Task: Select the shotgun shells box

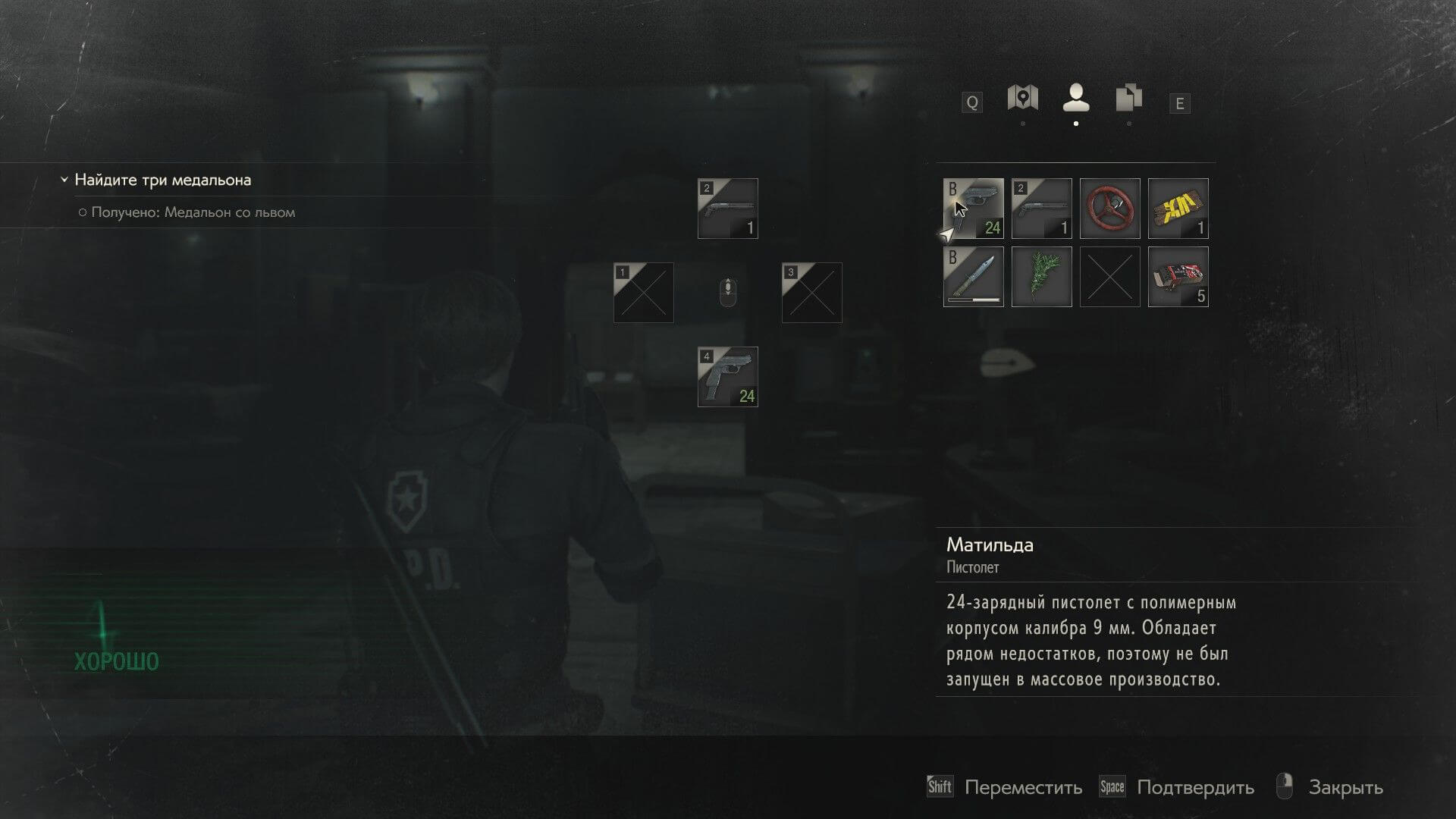Action: coord(1178,277)
